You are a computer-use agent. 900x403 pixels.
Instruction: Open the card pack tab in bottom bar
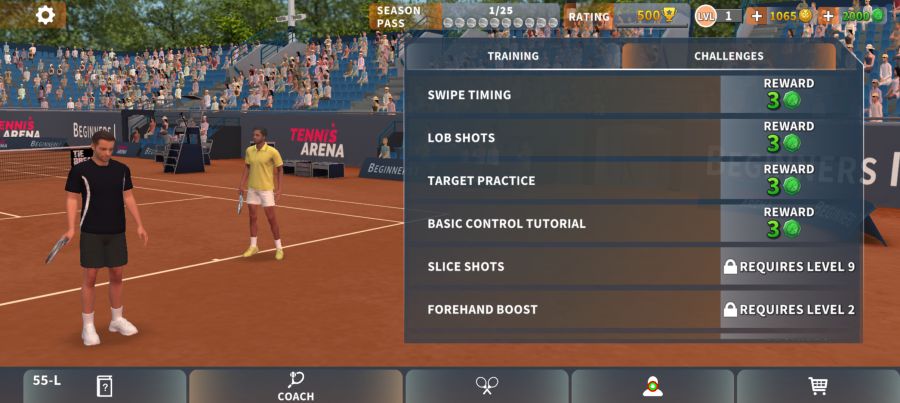[x=104, y=386]
